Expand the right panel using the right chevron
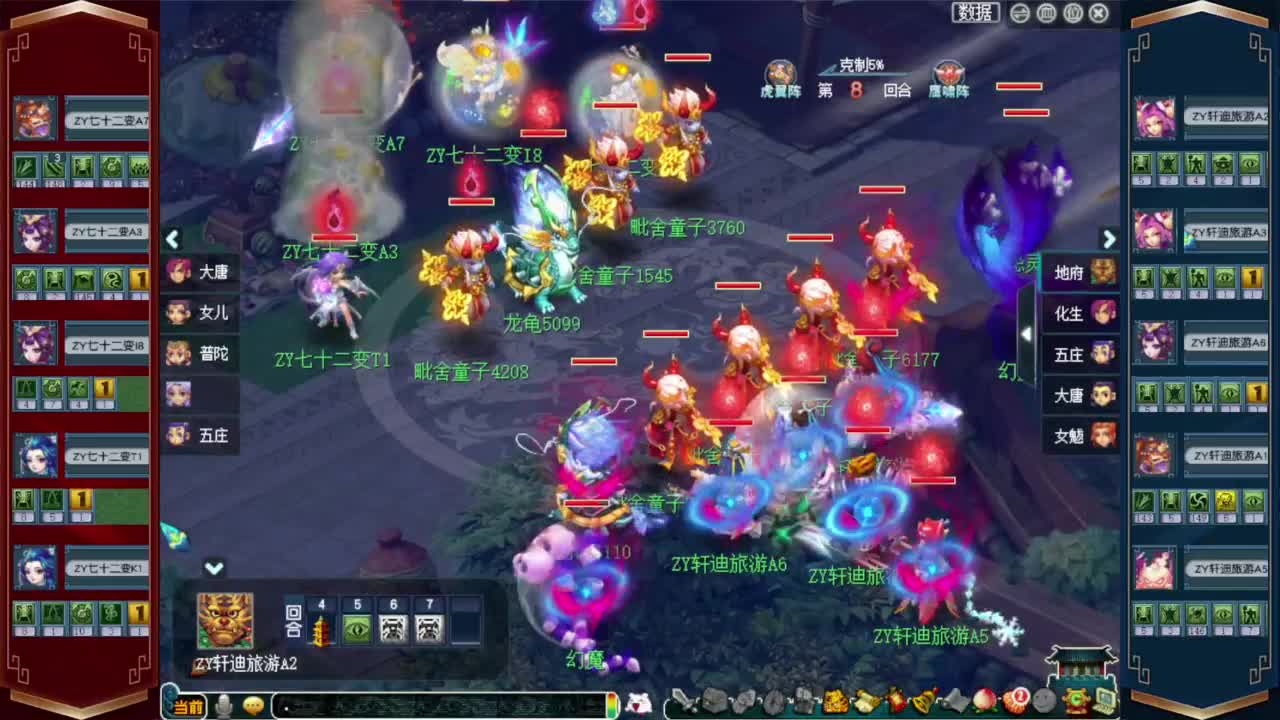The height and width of the screenshot is (720, 1280). 1110,240
